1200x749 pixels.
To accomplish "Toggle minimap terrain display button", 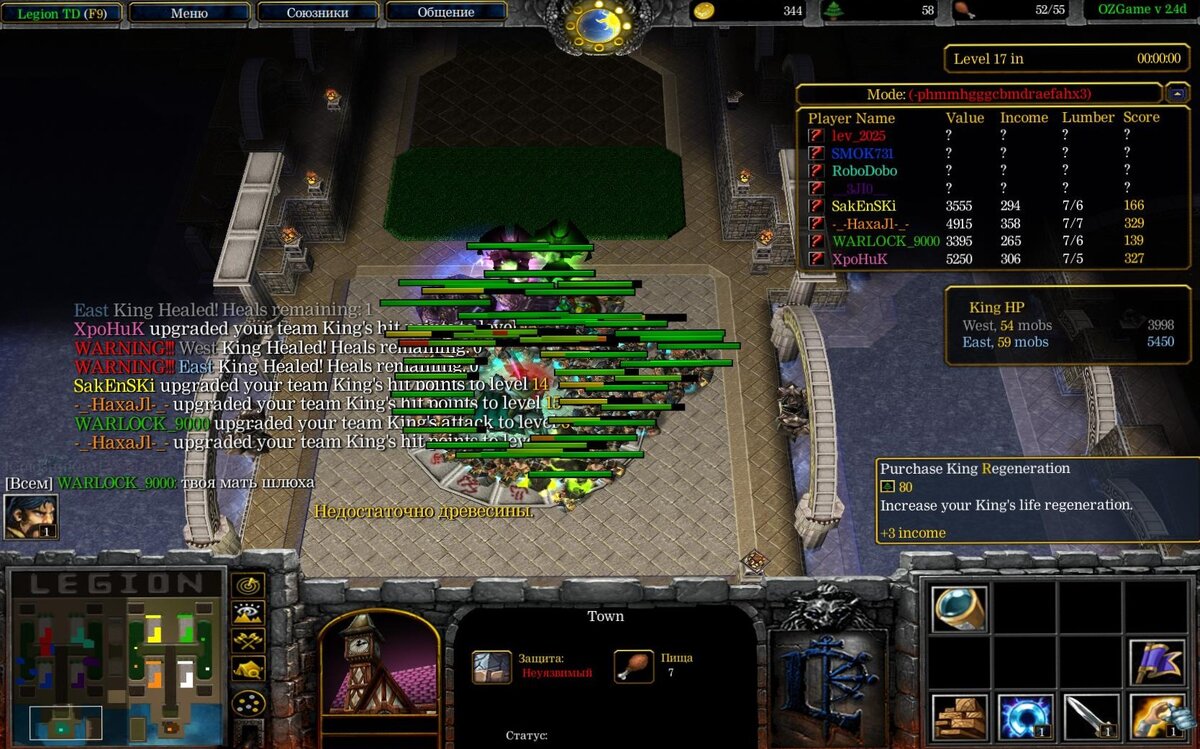I will [x=248, y=613].
